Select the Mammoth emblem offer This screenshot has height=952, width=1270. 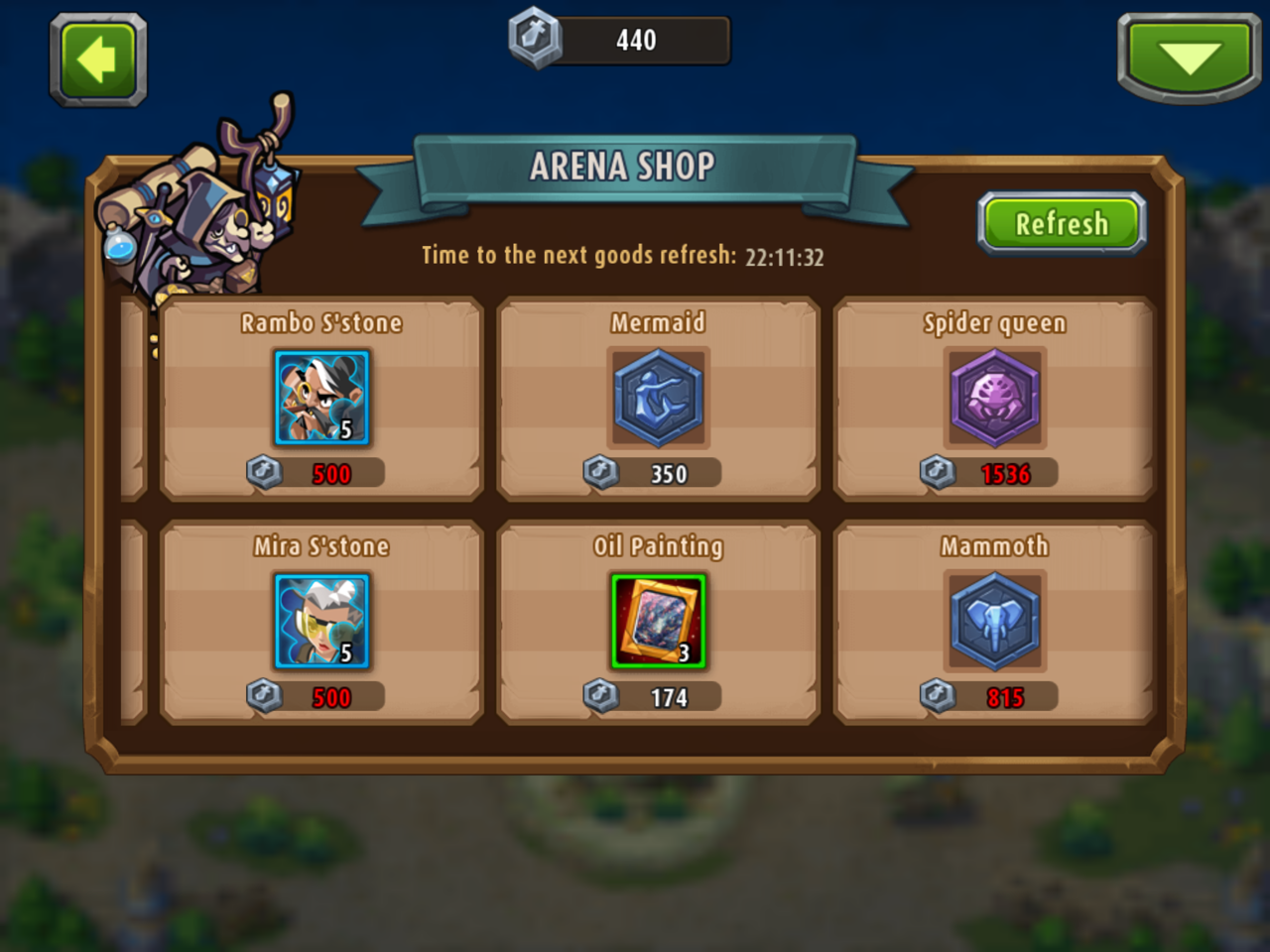[x=994, y=622]
